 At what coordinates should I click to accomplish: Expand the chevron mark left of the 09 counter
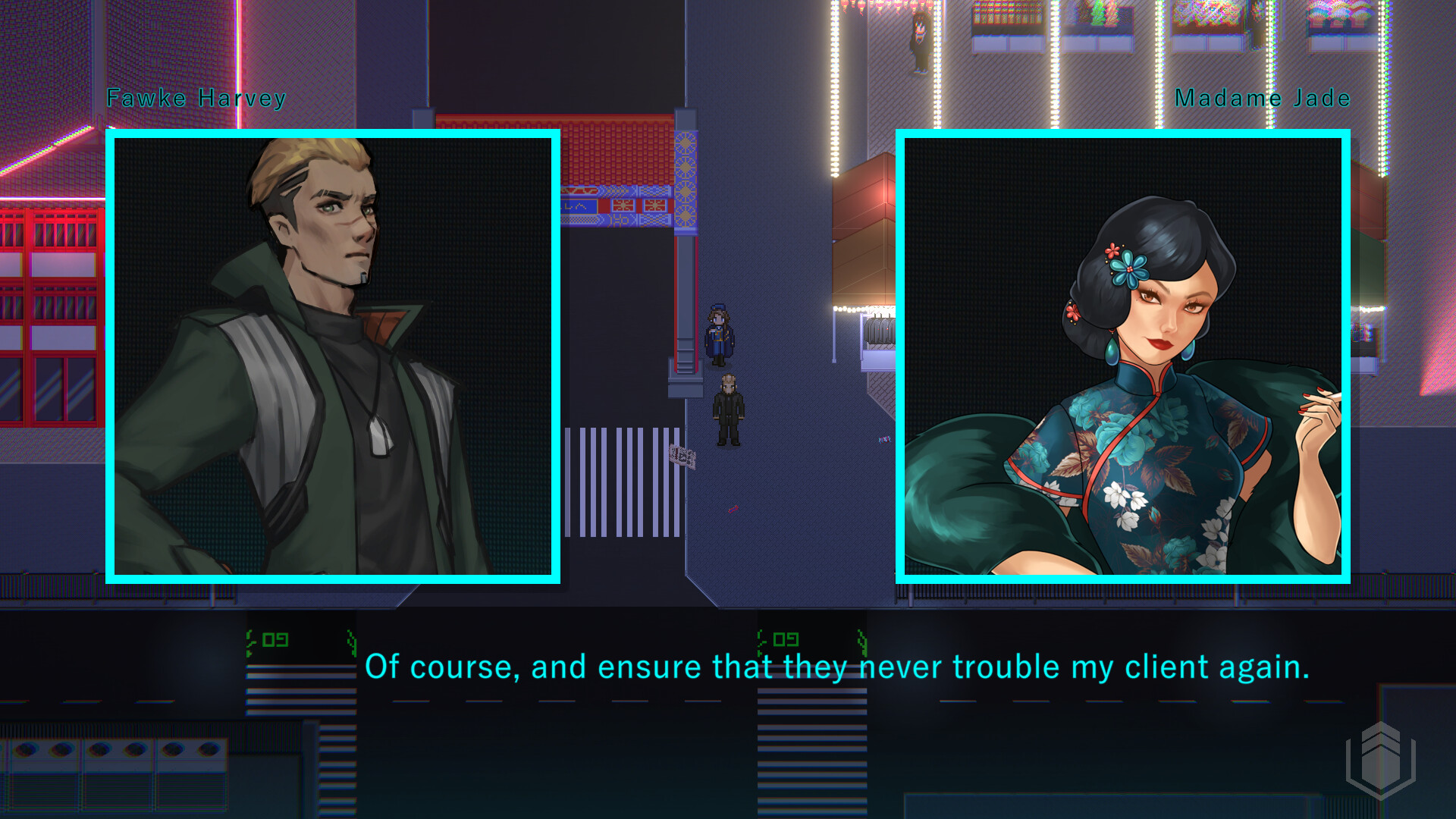[250, 641]
